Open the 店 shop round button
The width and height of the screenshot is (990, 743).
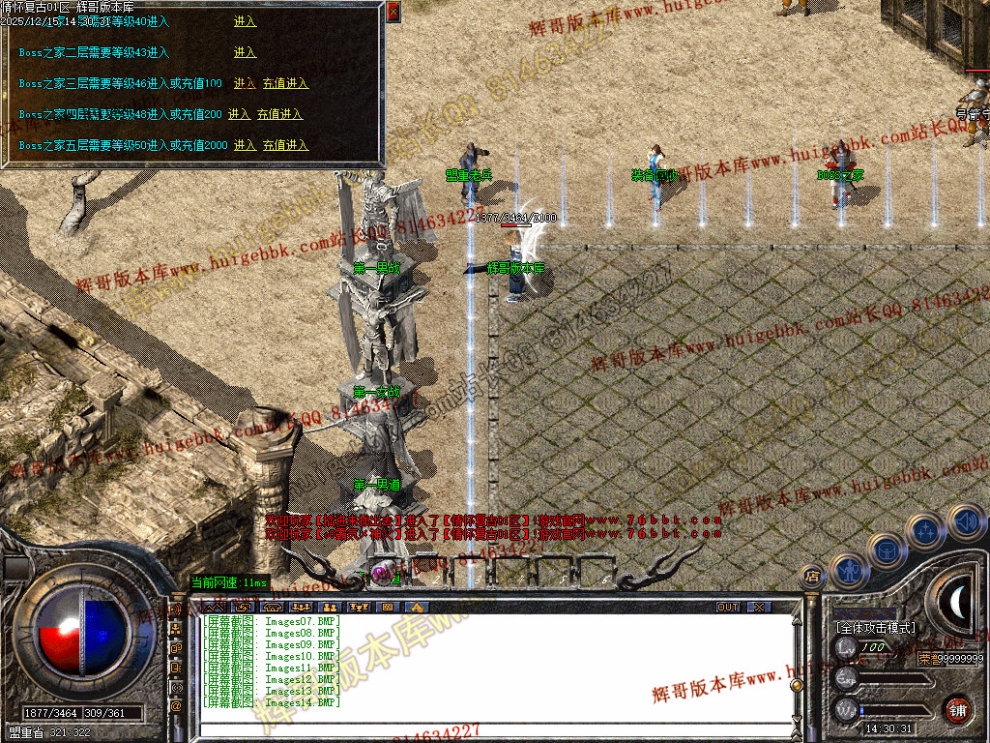click(812, 575)
